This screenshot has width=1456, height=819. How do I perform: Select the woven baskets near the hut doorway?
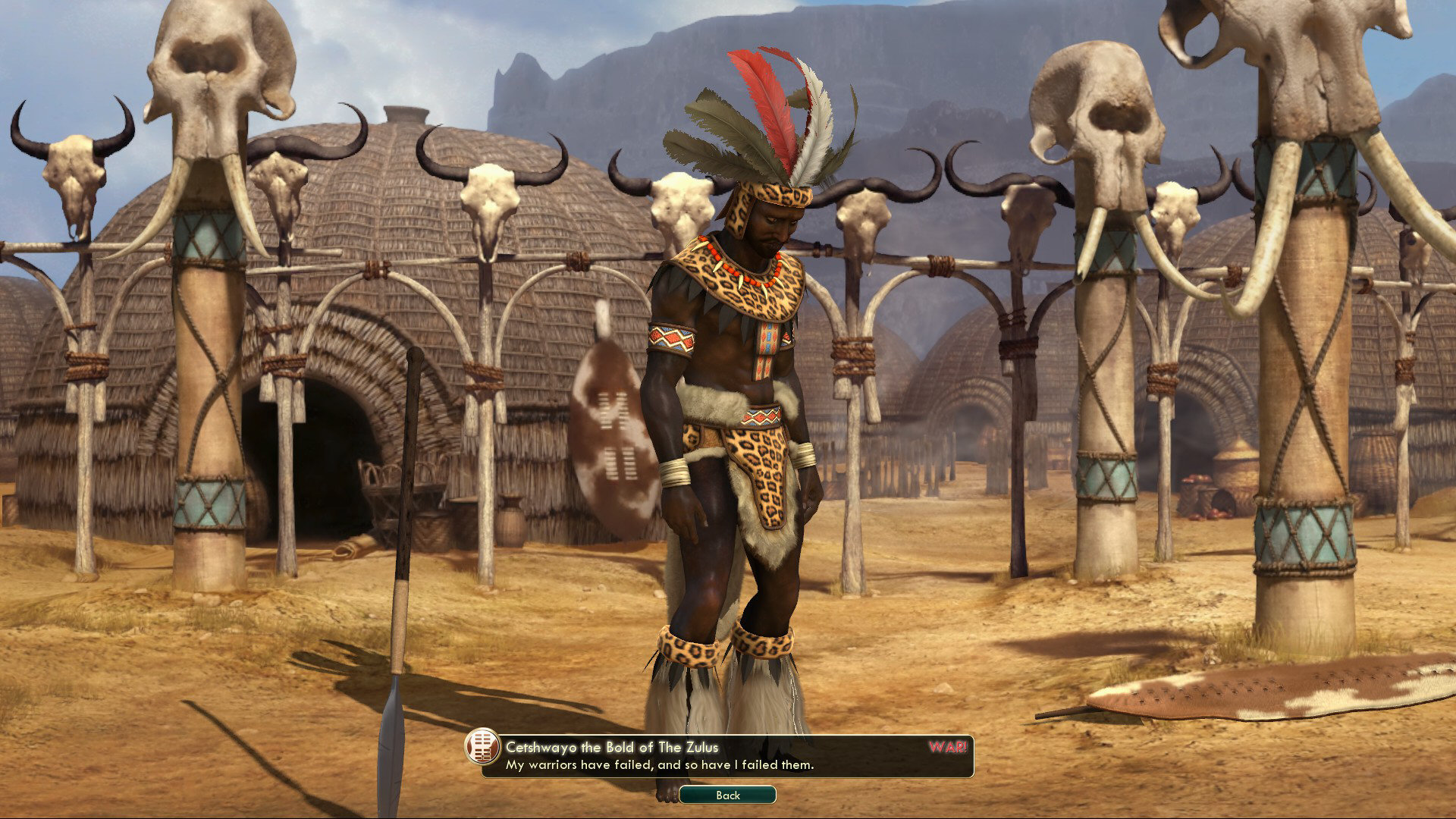tap(425, 523)
